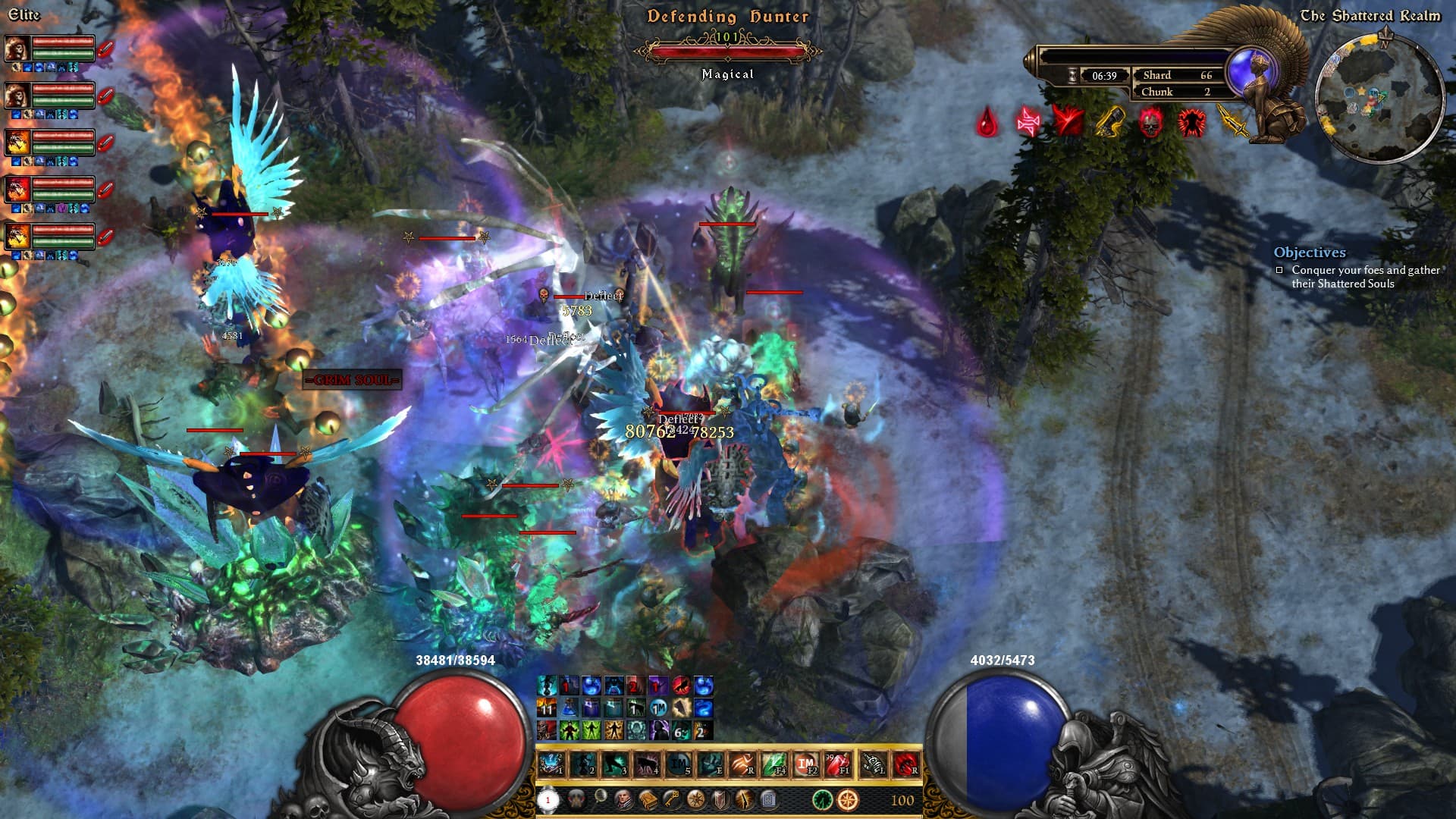Cast the skill bound to key 1
Screen dimensions: 1456x819
click(x=551, y=764)
